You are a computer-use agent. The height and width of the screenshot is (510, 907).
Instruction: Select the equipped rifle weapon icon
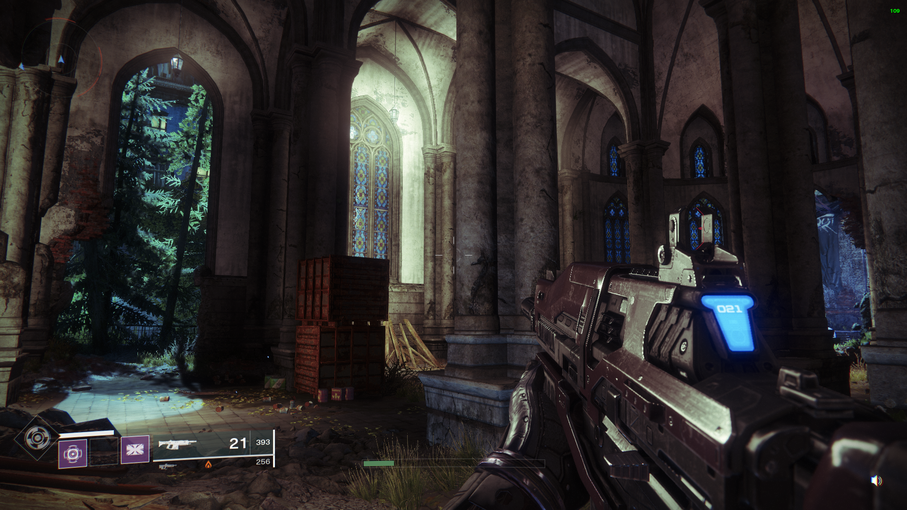tap(178, 444)
